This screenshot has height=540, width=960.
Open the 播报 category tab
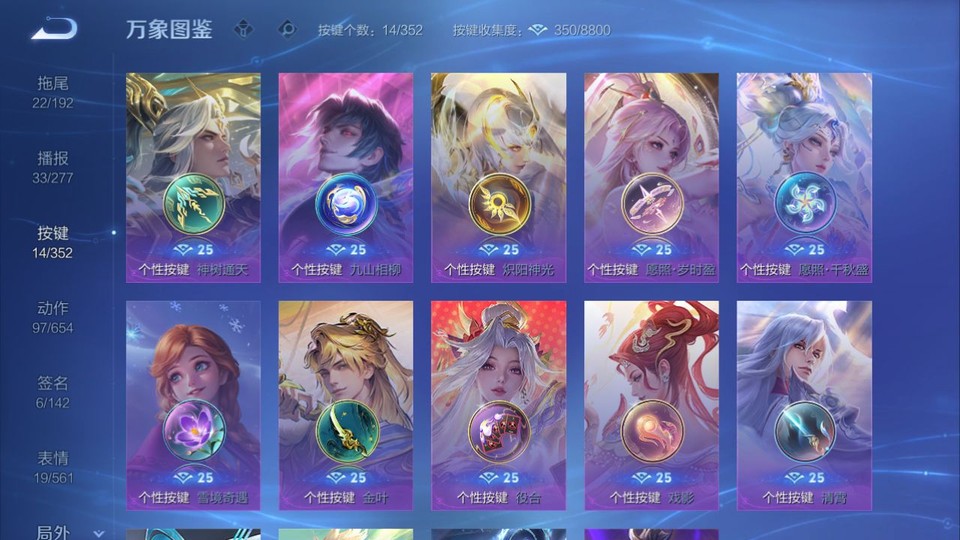coord(53,167)
